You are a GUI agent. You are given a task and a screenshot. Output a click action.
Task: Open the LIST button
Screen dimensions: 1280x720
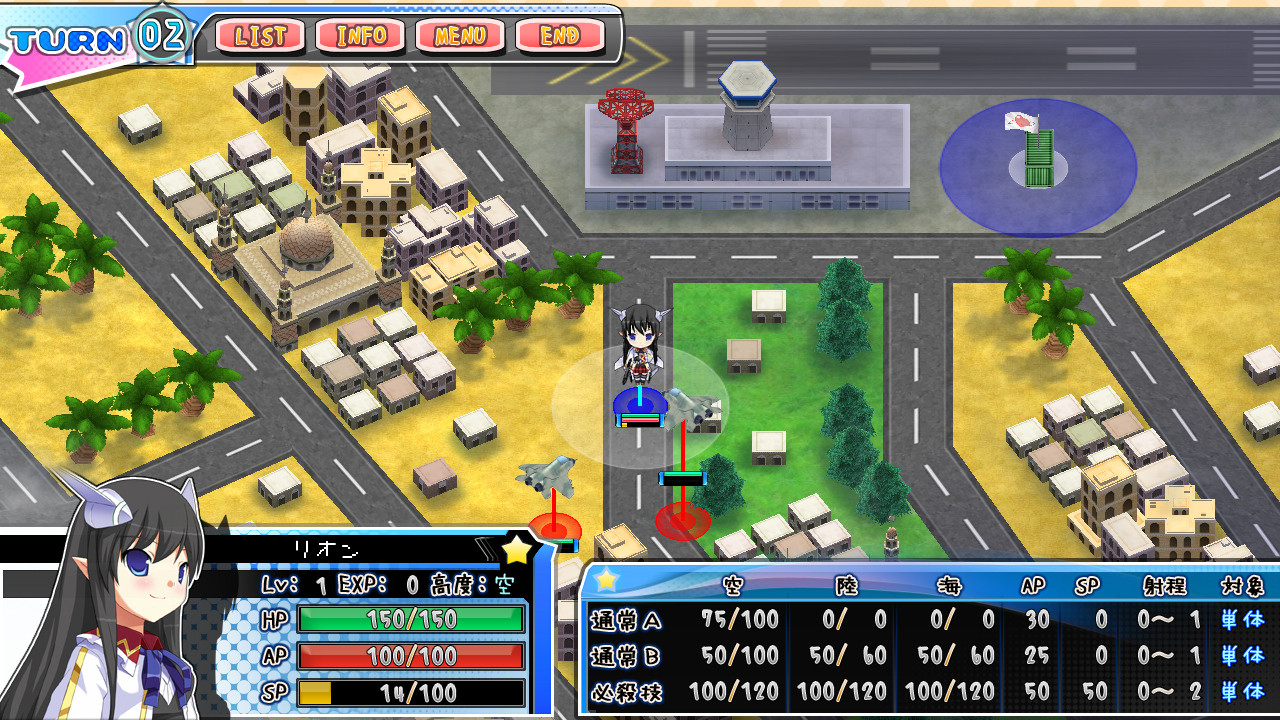tap(260, 37)
